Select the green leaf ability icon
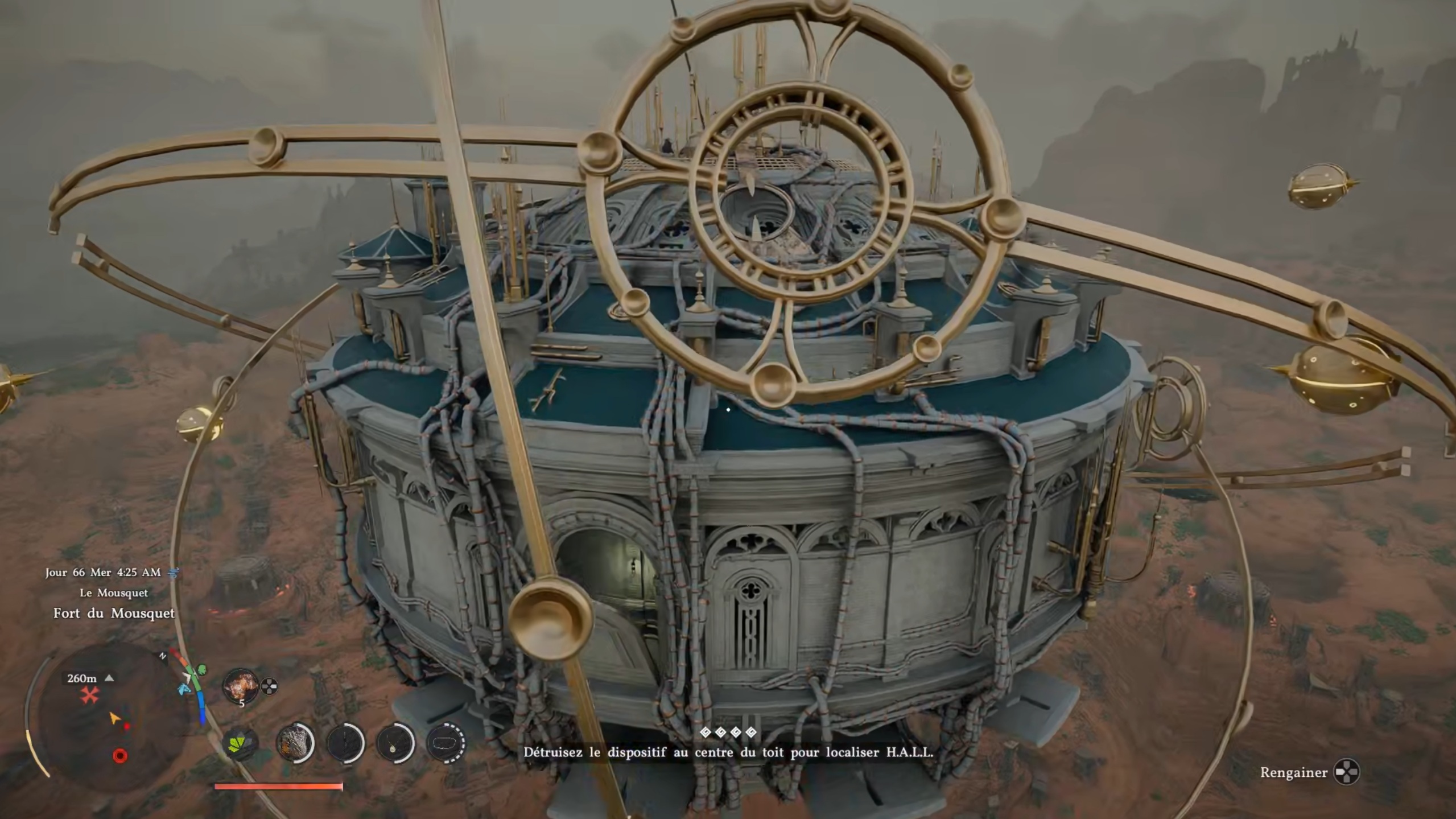Screen dimensions: 1456x819 [x=241, y=743]
